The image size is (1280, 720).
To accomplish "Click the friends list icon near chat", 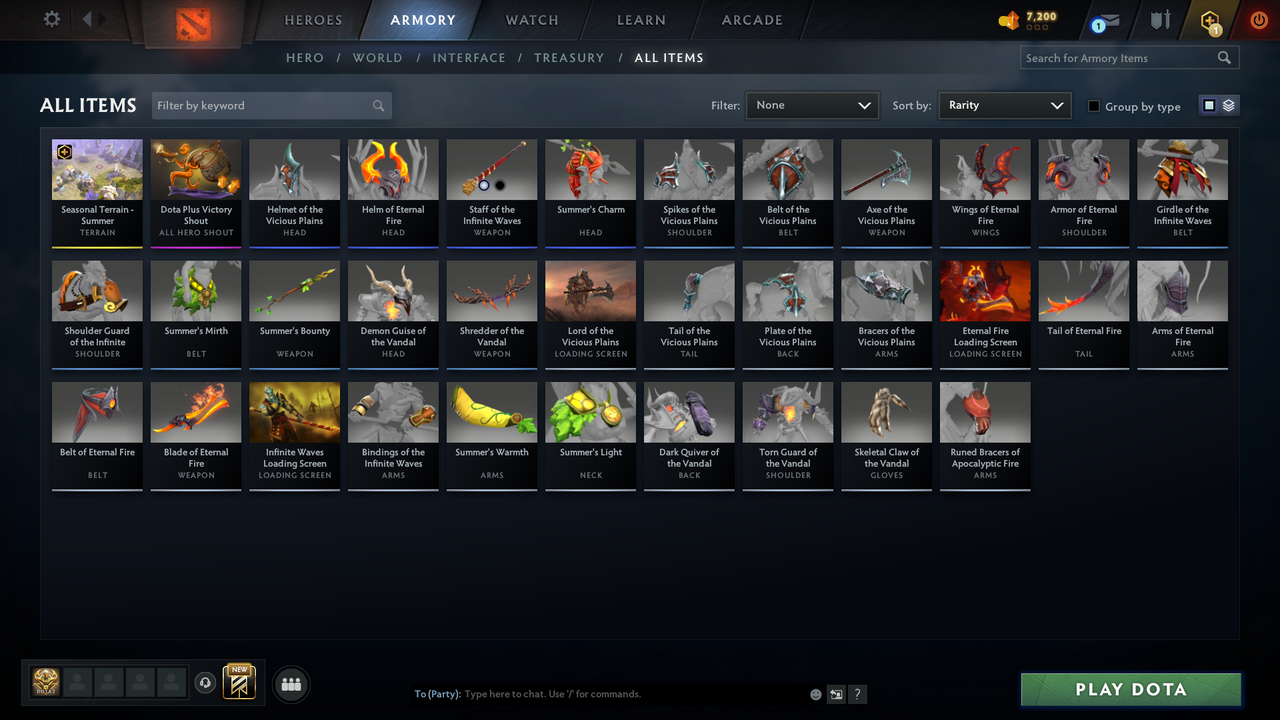I will pos(290,684).
